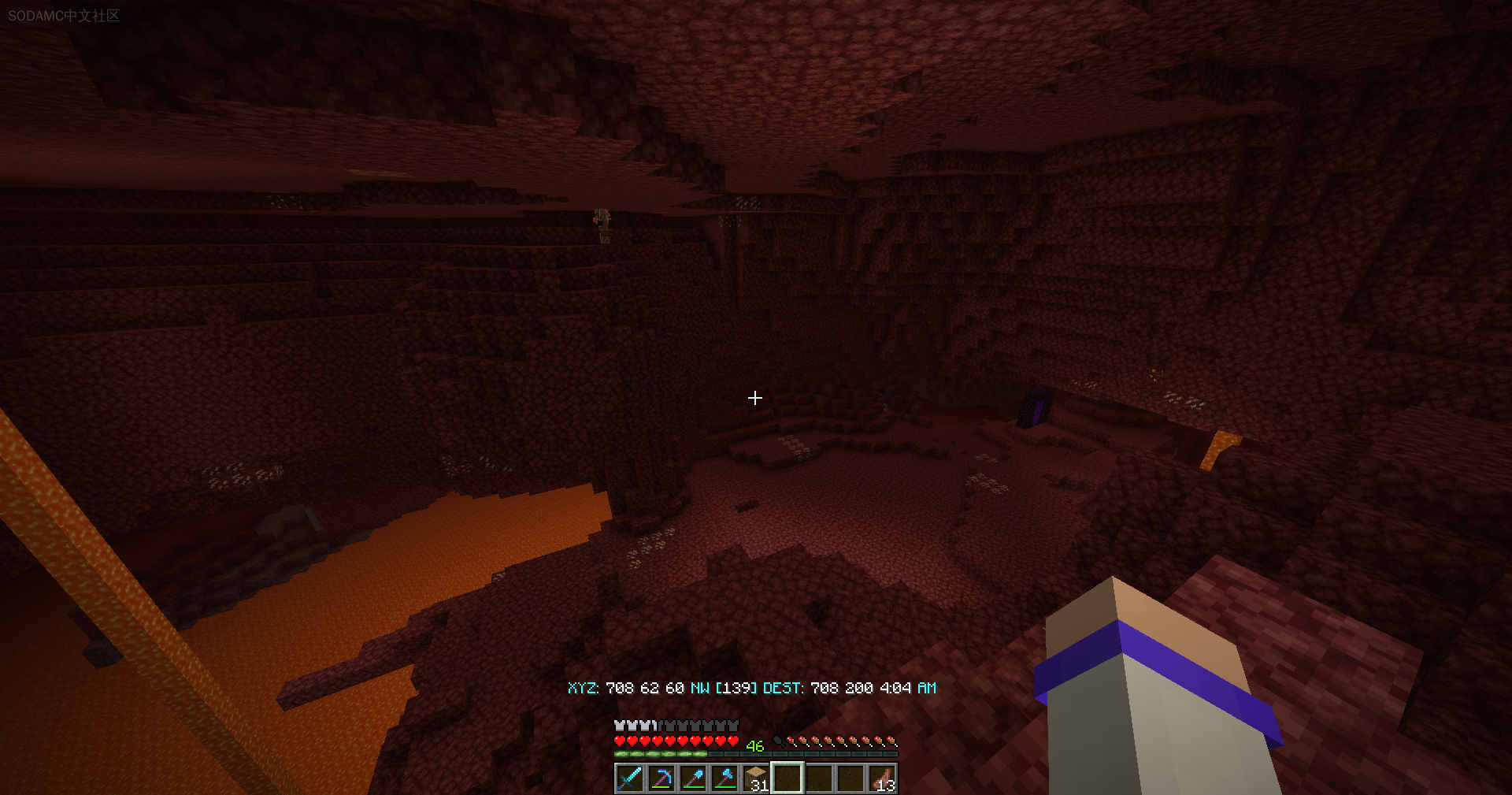Select the diamond sword hotbar slot
Image resolution: width=1512 pixels, height=795 pixels.
pos(629,778)
